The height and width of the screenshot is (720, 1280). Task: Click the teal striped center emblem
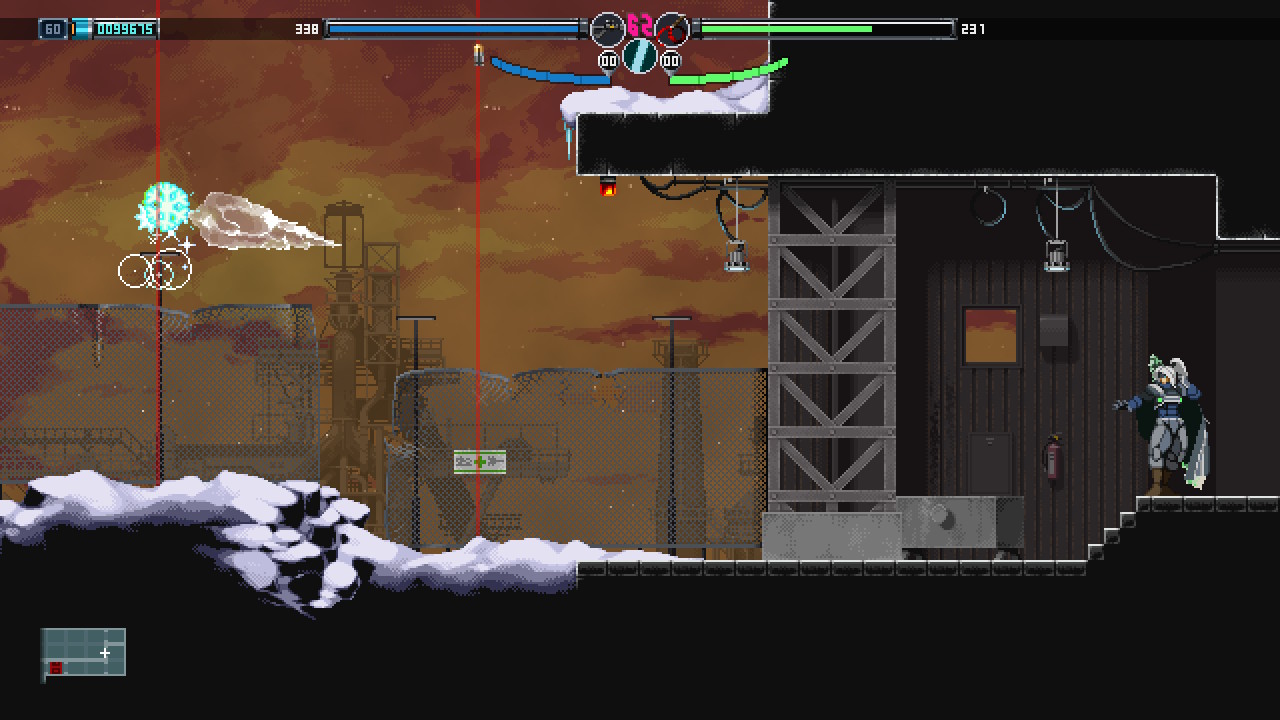click(x=640, y=56)
